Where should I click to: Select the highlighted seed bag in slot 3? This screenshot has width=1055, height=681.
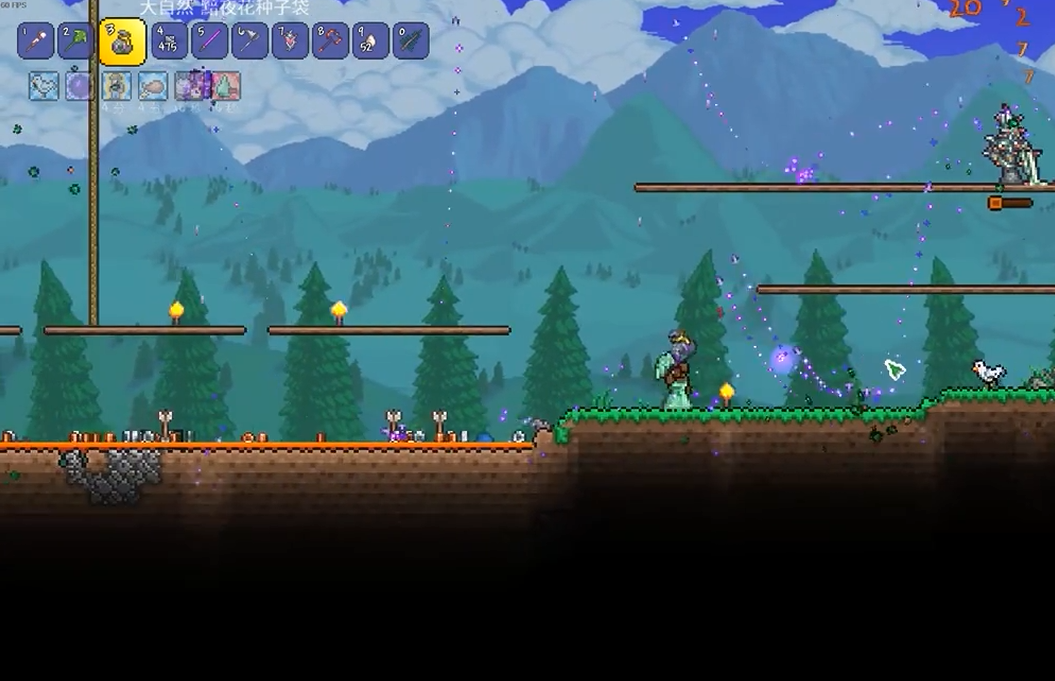(x=123, y=42)
